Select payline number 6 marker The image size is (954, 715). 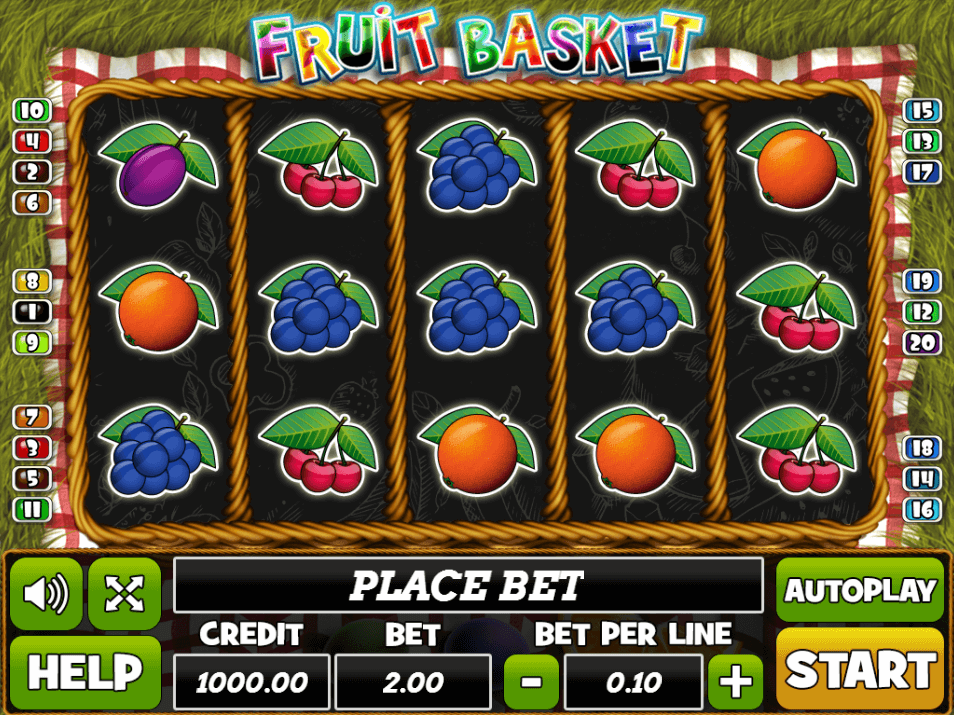[x=31, y=202]
